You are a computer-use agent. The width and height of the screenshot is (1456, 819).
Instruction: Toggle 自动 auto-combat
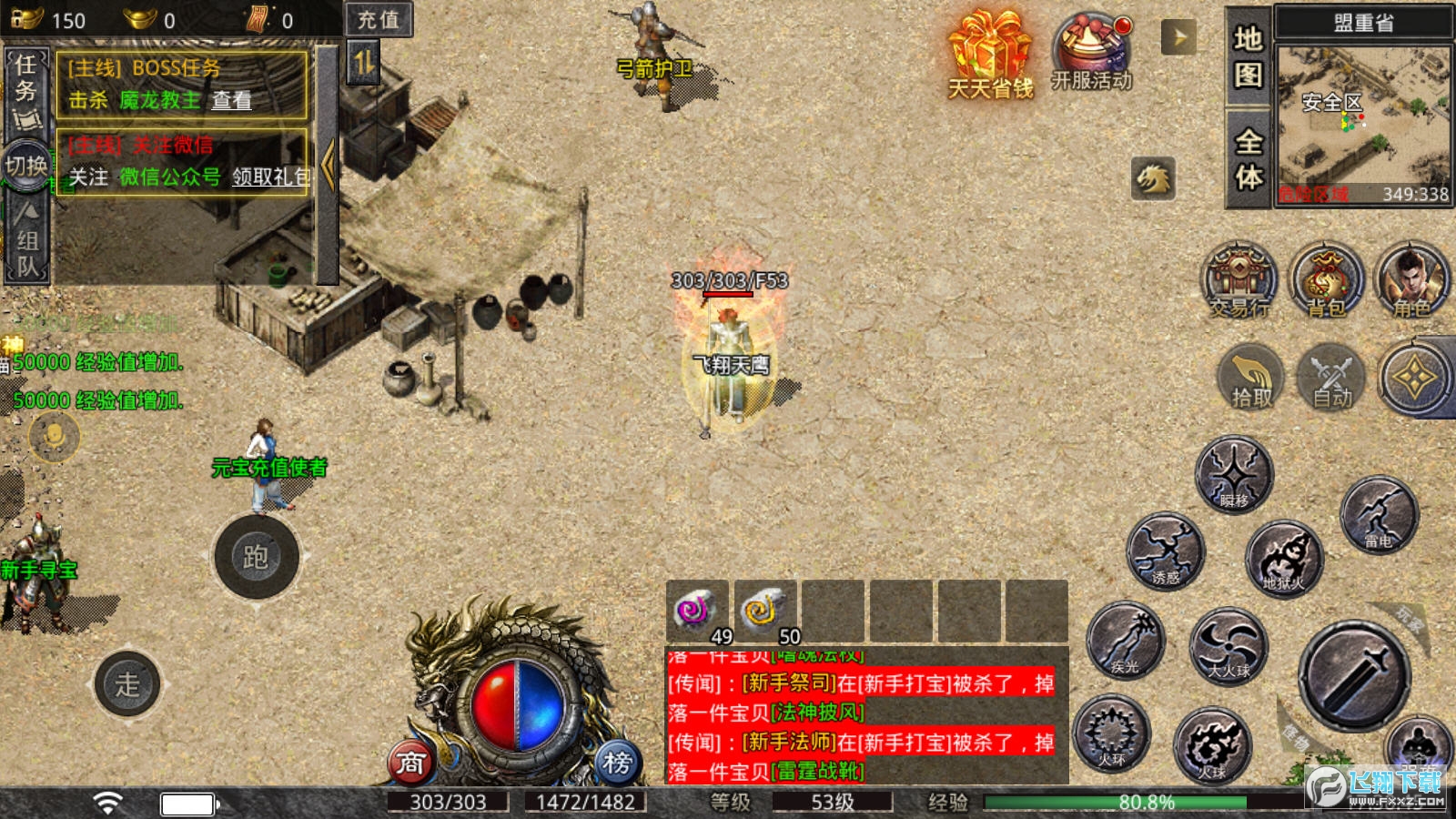pos(1331,378)
